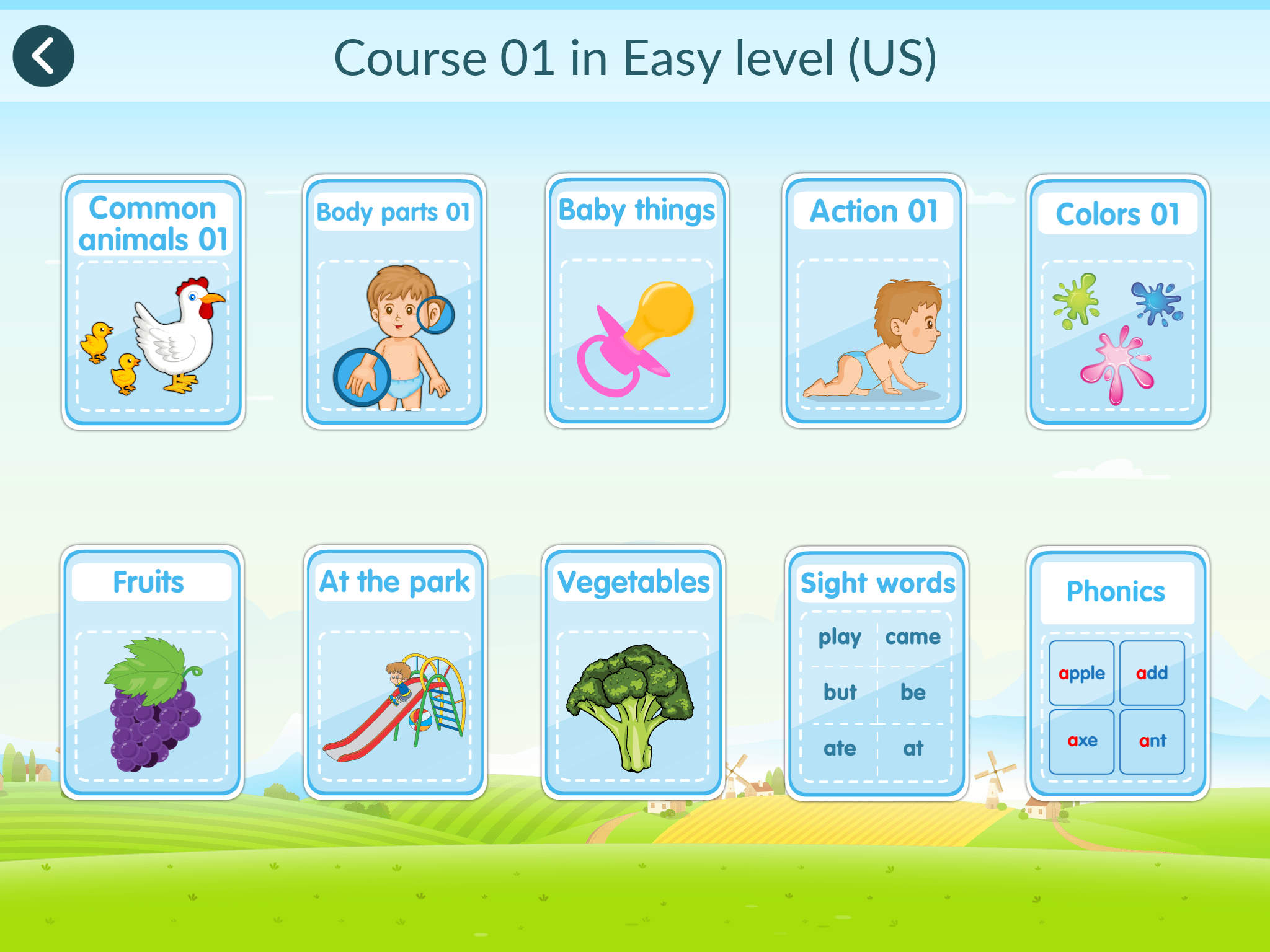Select the Body parts 01 card
The height and width of the screenshot is (952, 1270).
pos(394,302)
